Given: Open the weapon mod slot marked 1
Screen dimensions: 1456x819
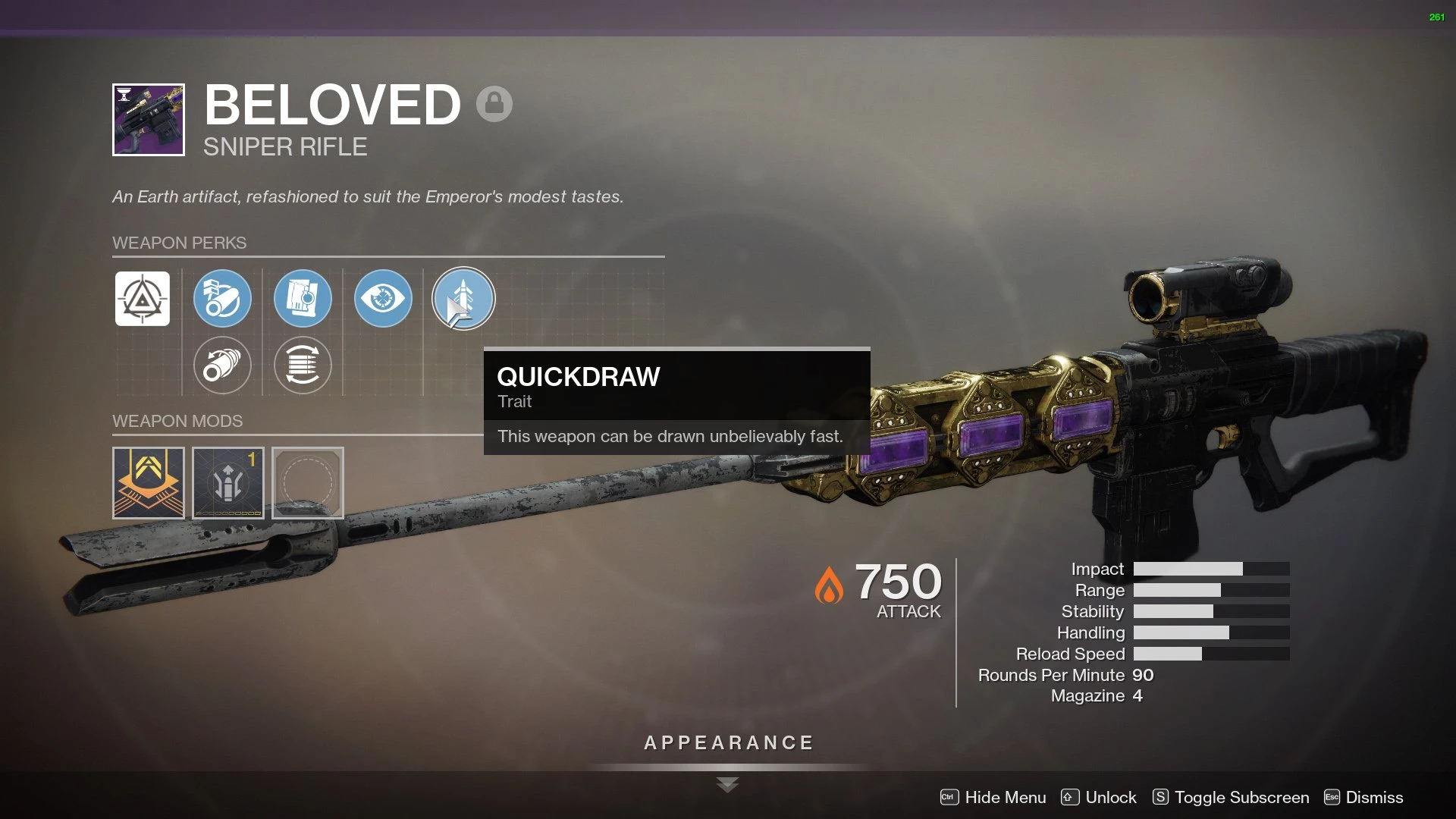Looking at the screenshot, I should pos(228,483).
